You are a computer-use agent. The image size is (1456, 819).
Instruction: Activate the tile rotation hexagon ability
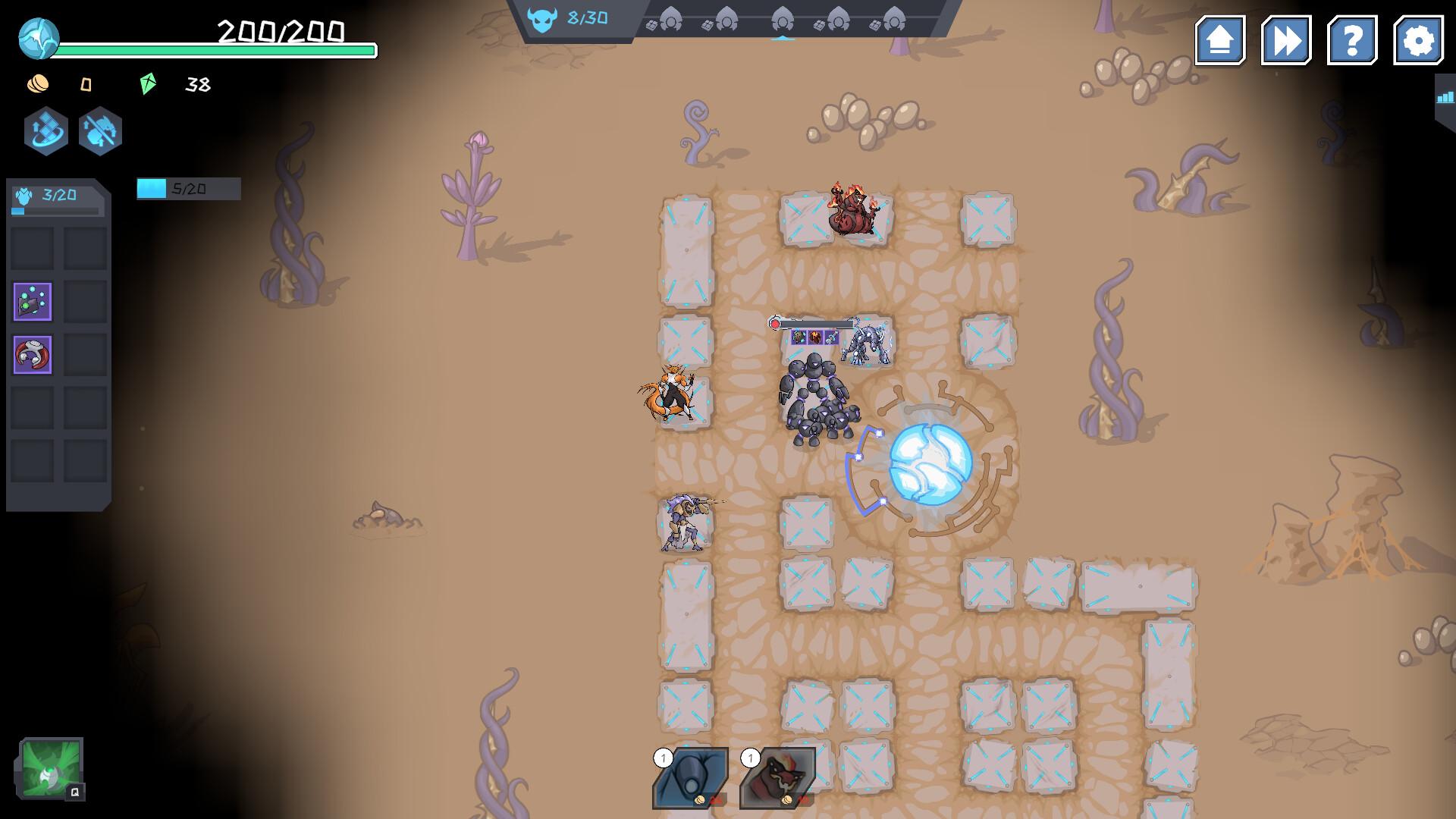[x=46, y=131]
